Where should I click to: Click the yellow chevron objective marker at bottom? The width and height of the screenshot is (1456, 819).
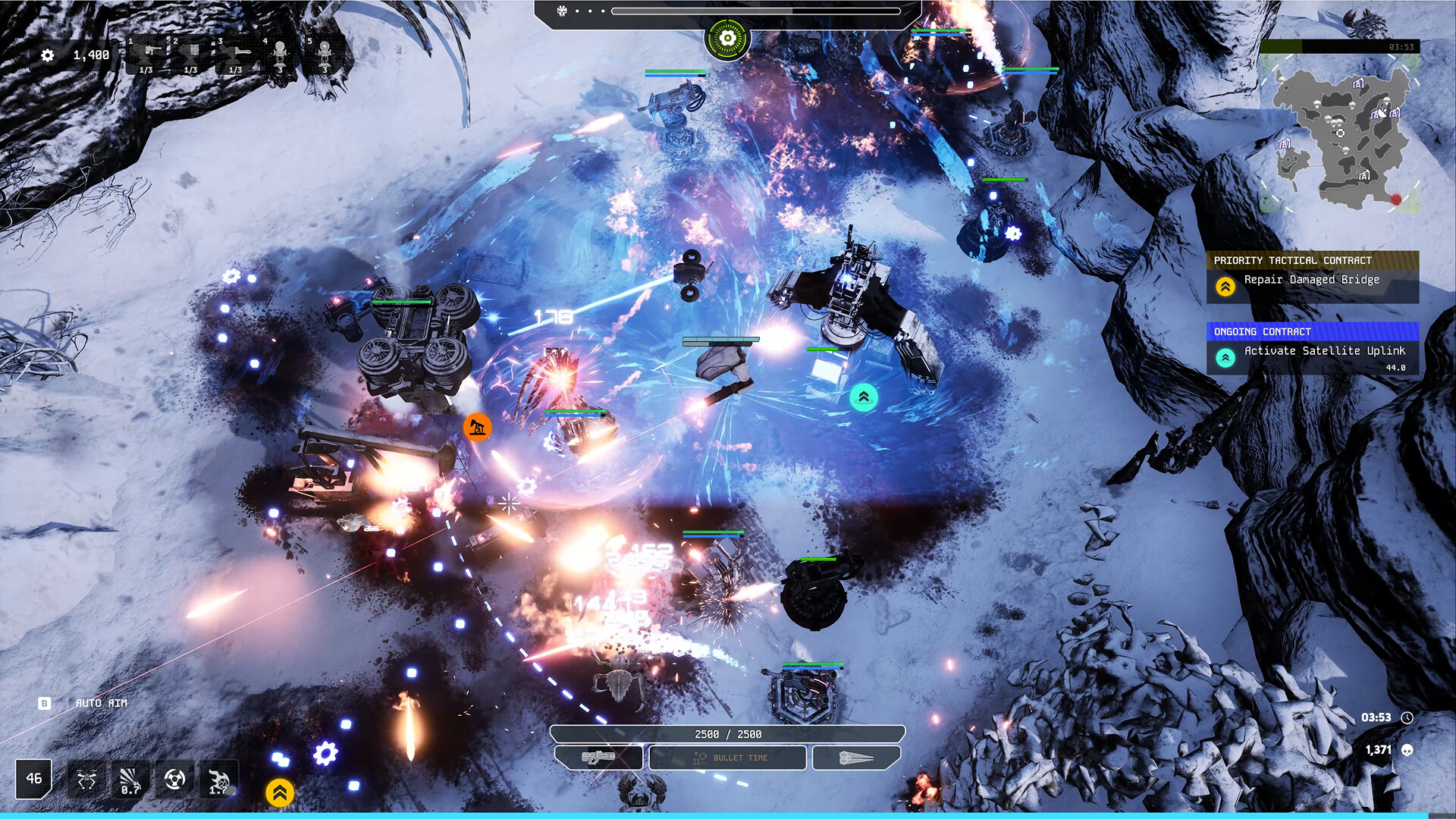click(x=280, y=792)
